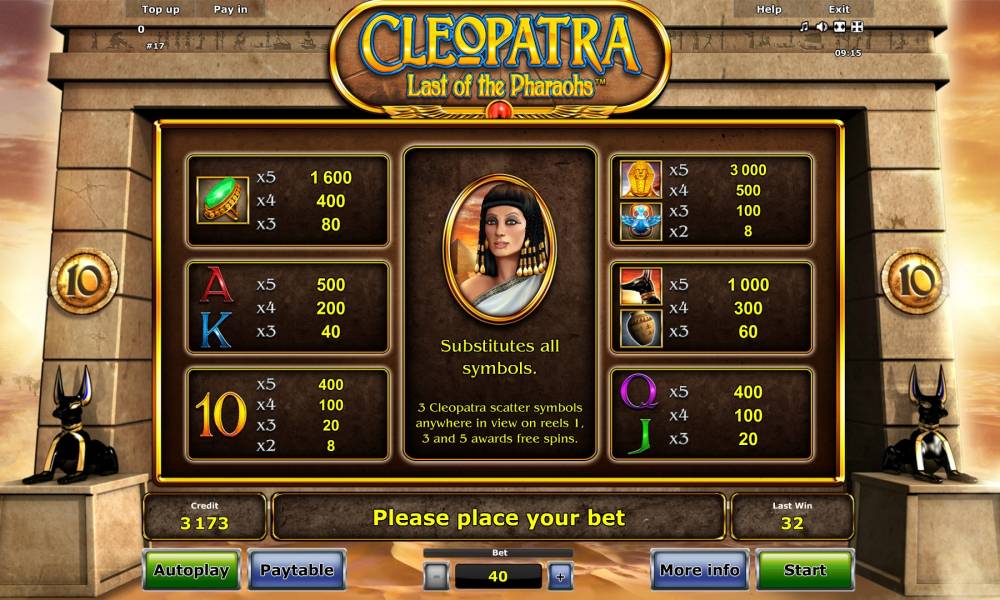This screenshot has height=600, width=1000.
Task: Select the Pay in option
Action: point(231,10)
